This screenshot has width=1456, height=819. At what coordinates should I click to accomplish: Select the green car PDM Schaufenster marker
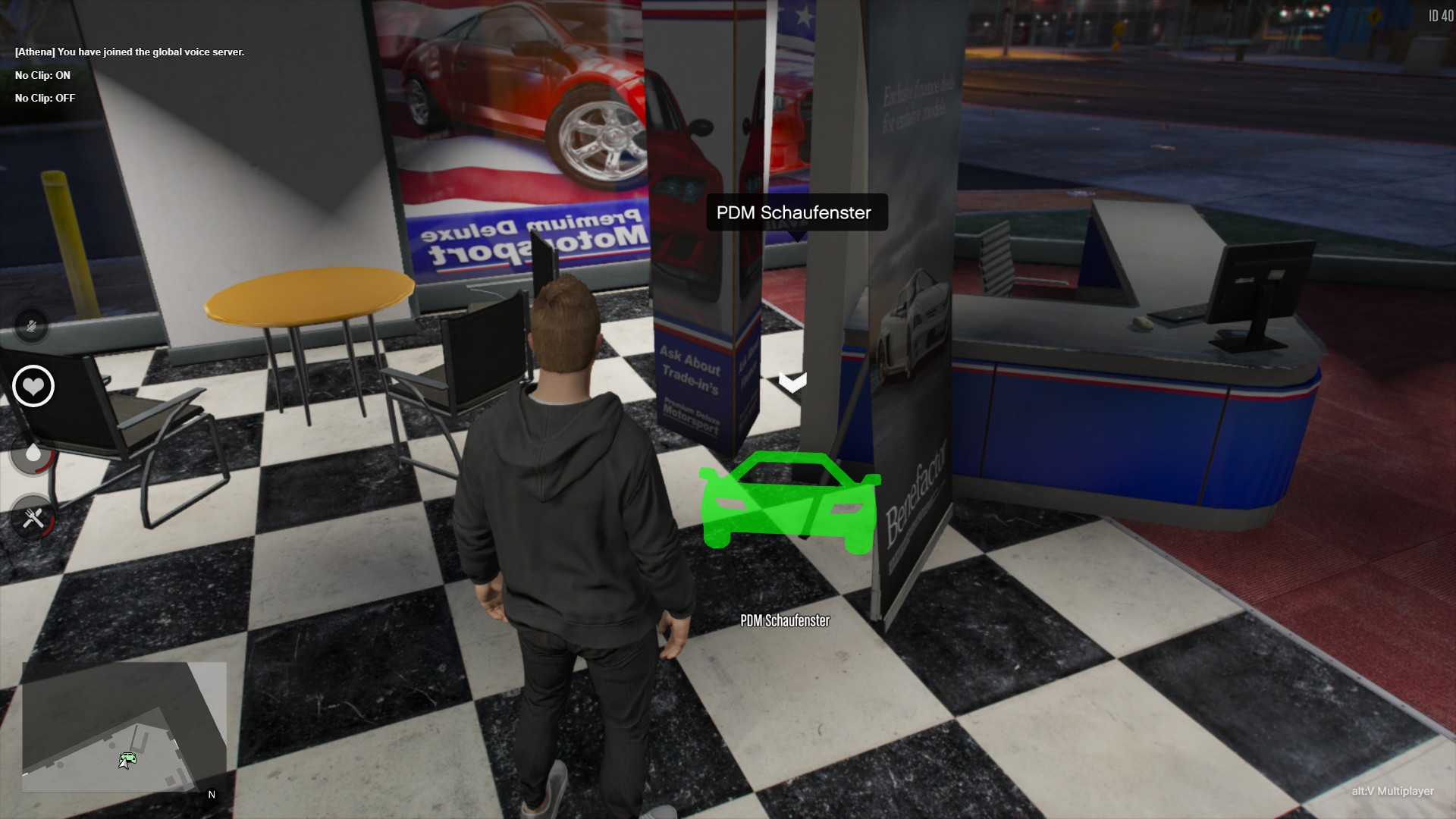(789, 501)
